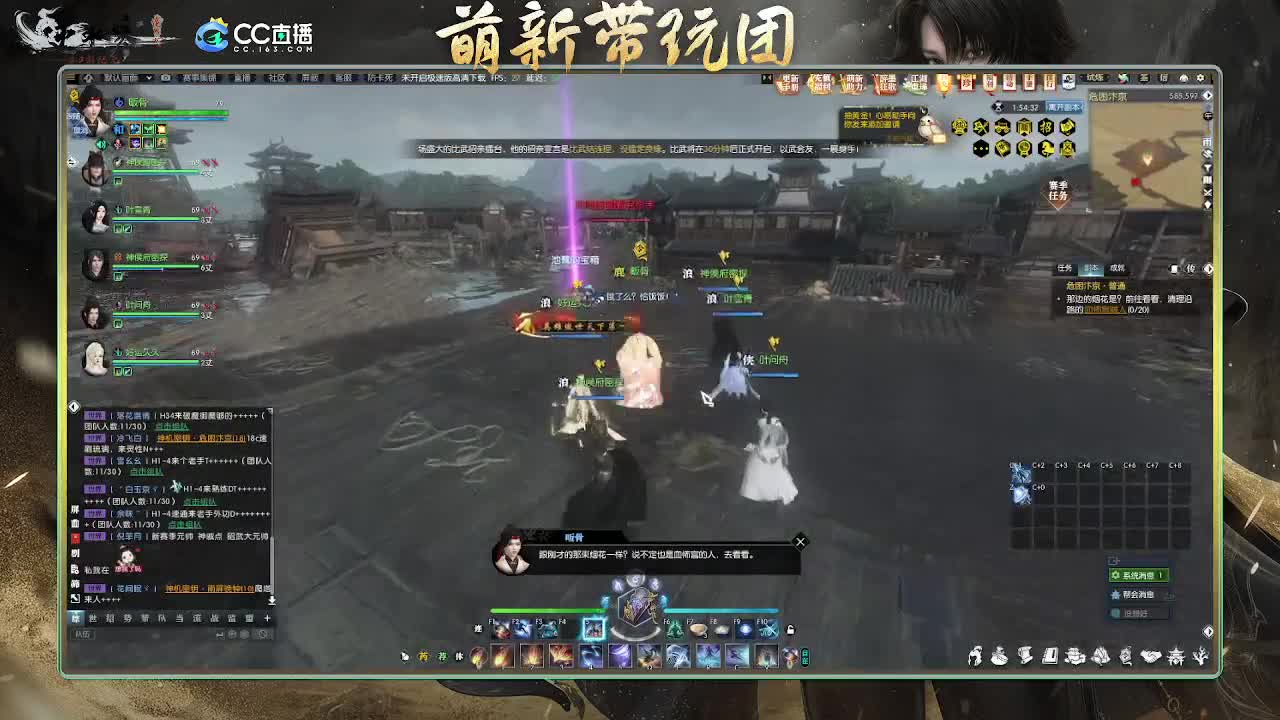Open the pagoda guild icon in bottom-right toolbar

point(1177,656)
